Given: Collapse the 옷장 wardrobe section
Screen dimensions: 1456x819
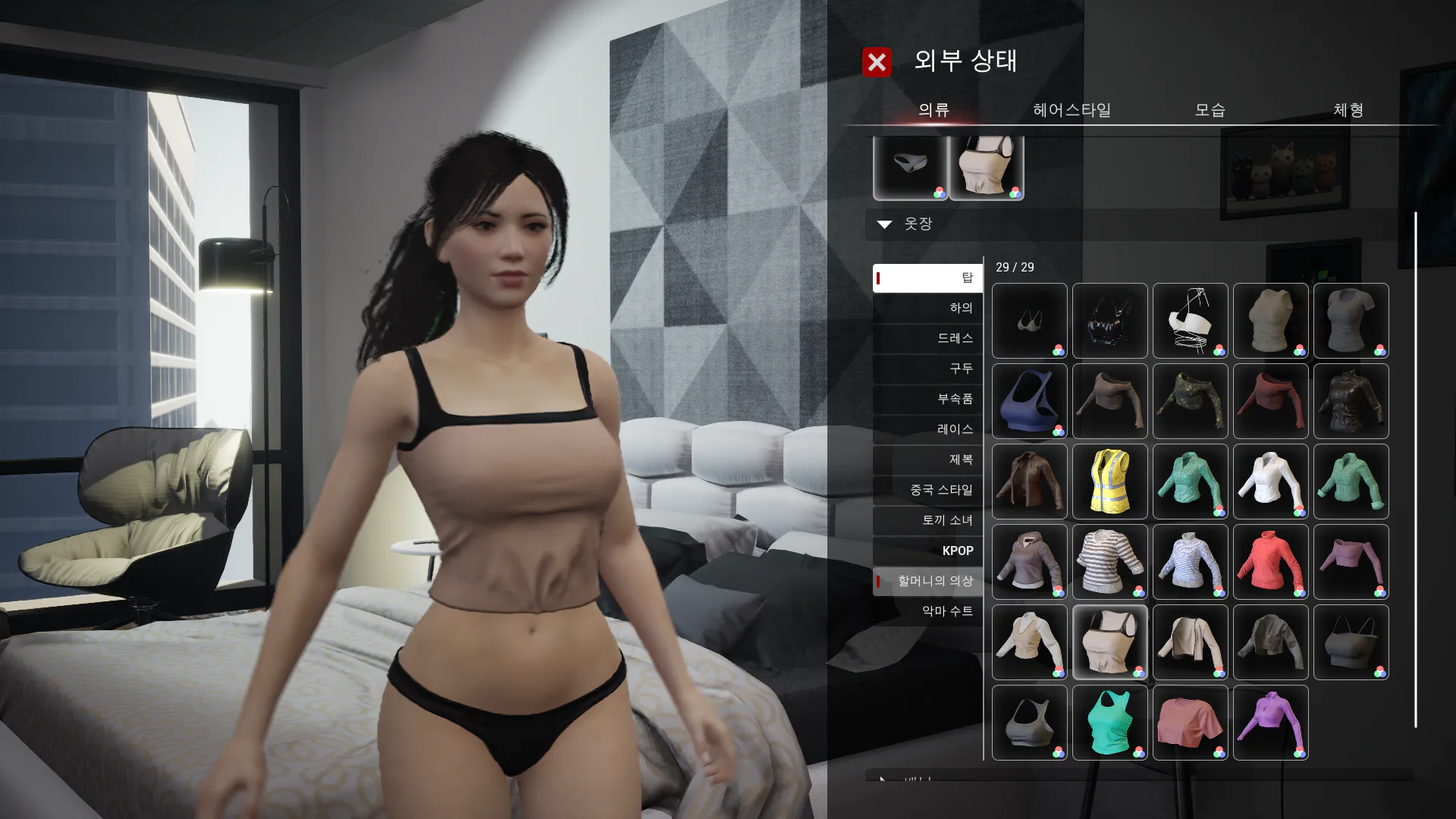Looking at the screenshot, I should tap(884, 224).
